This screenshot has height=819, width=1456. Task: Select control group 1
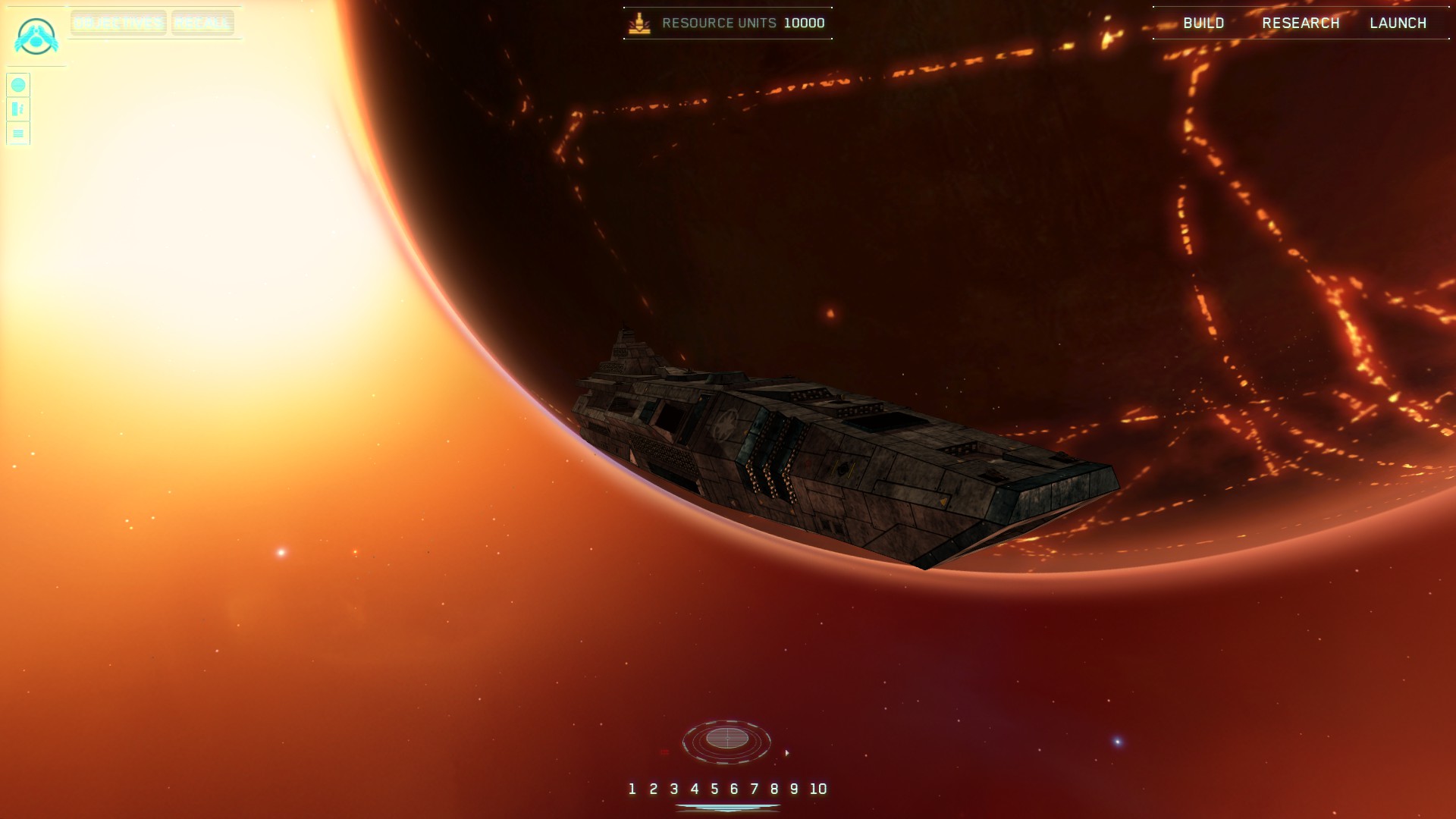632,789
